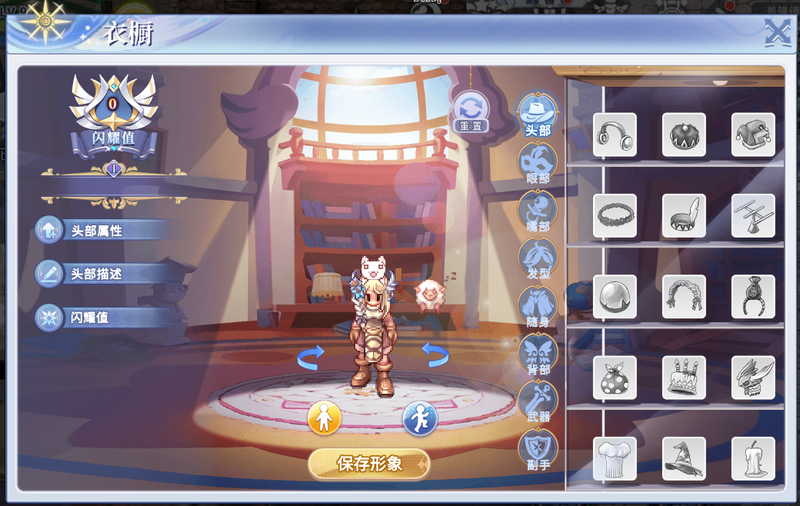Rotate the character with the left curved arrow
The height and width of the screenshot is (506, 800).
[311, 354]
